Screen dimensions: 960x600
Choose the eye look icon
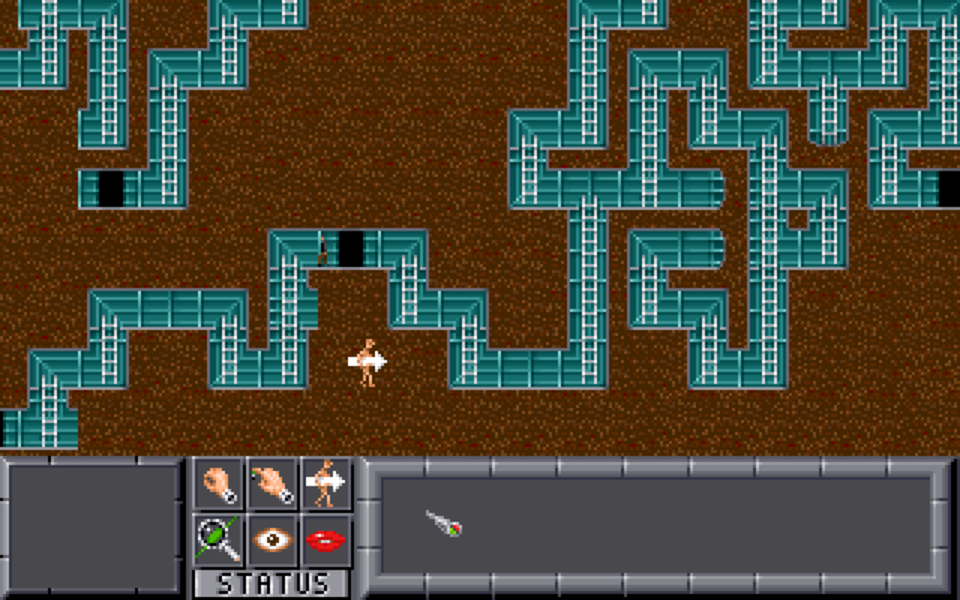[x=273, y=540]
